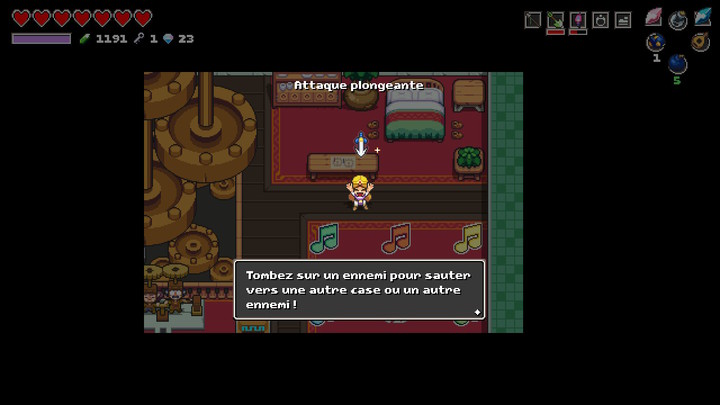Play the lute instrument icon
This screenshot has width=720, height=405.
(701, 42)
